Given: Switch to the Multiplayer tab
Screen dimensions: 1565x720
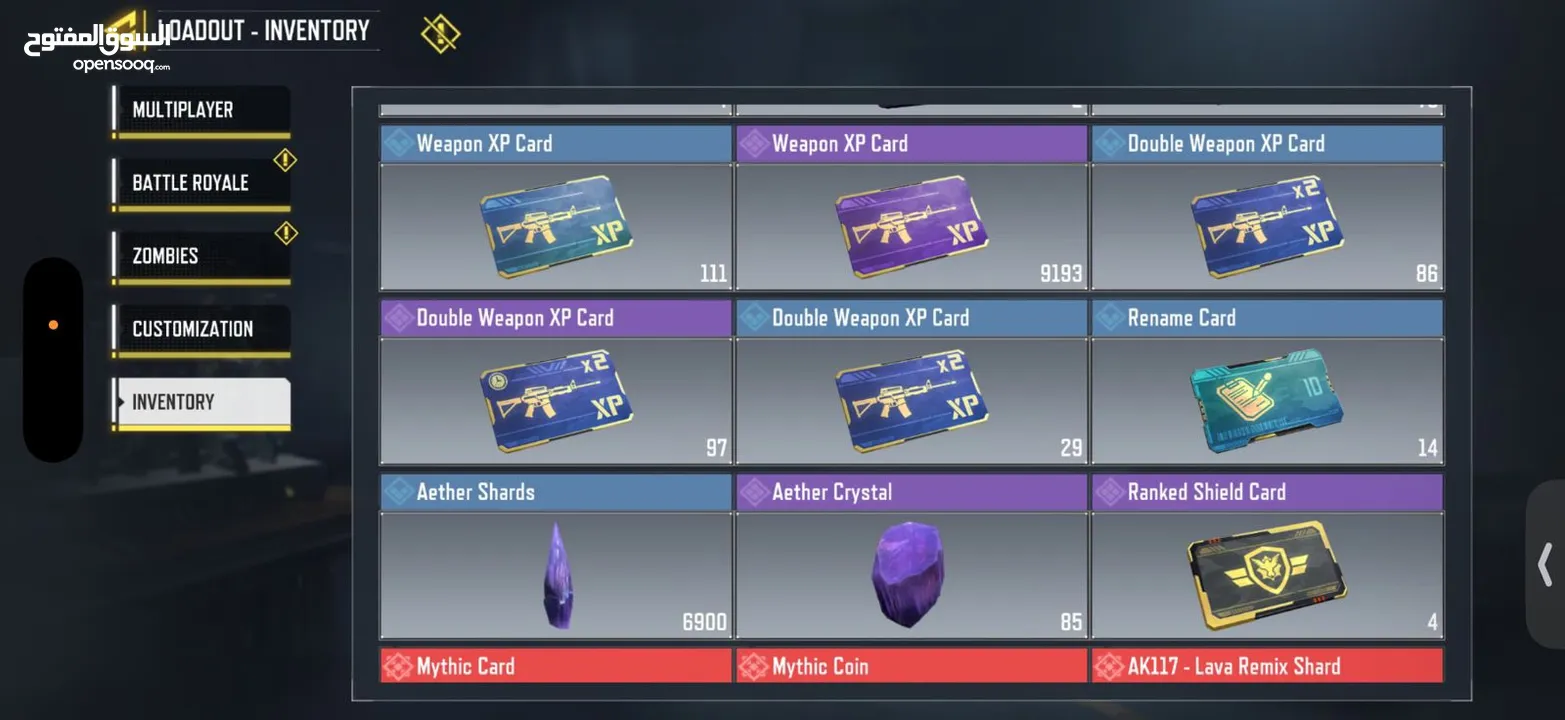Looking at the screenshot, I should [200, 109].
